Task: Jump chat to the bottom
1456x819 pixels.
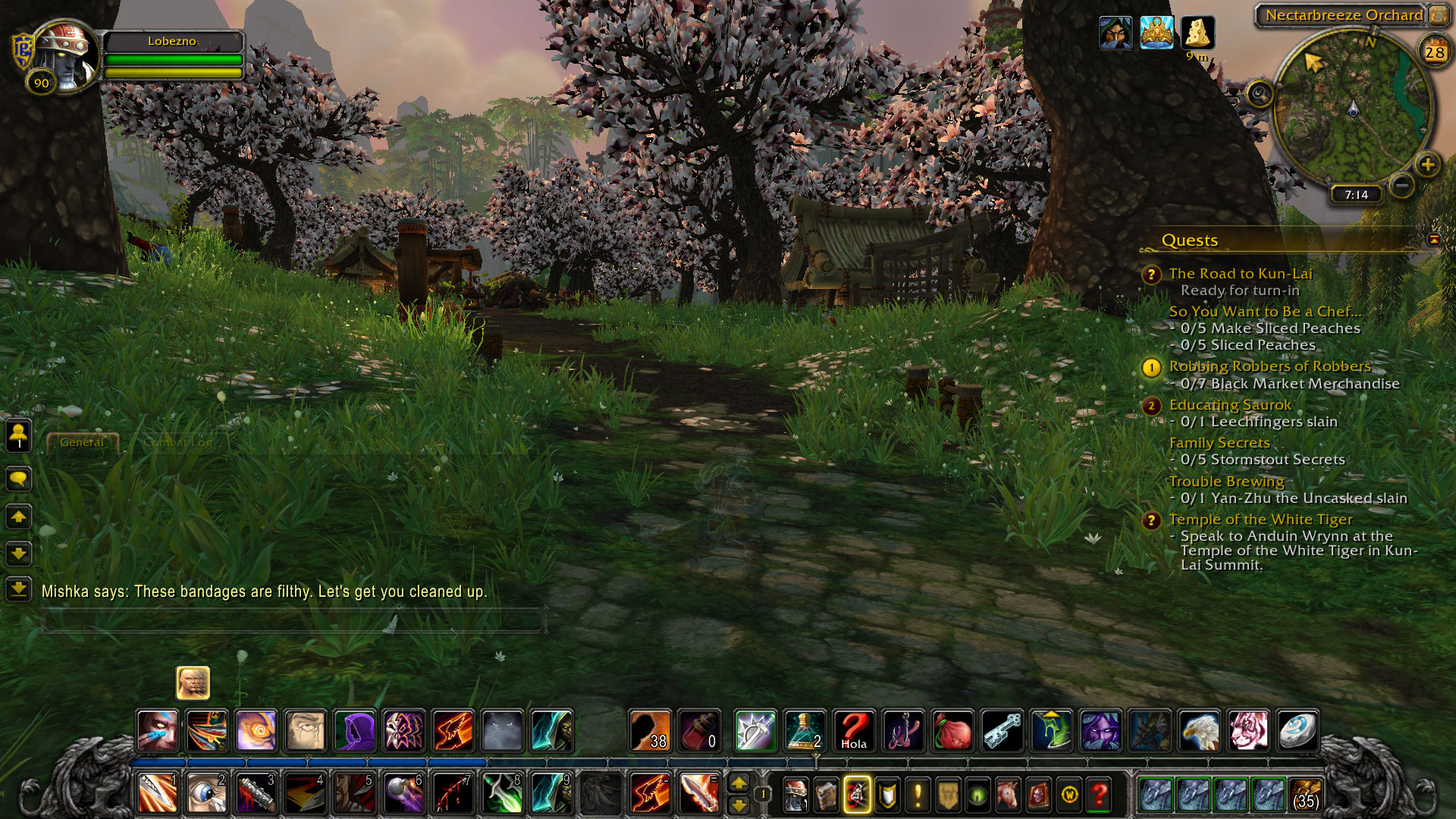Action: [x=18, y=588]
